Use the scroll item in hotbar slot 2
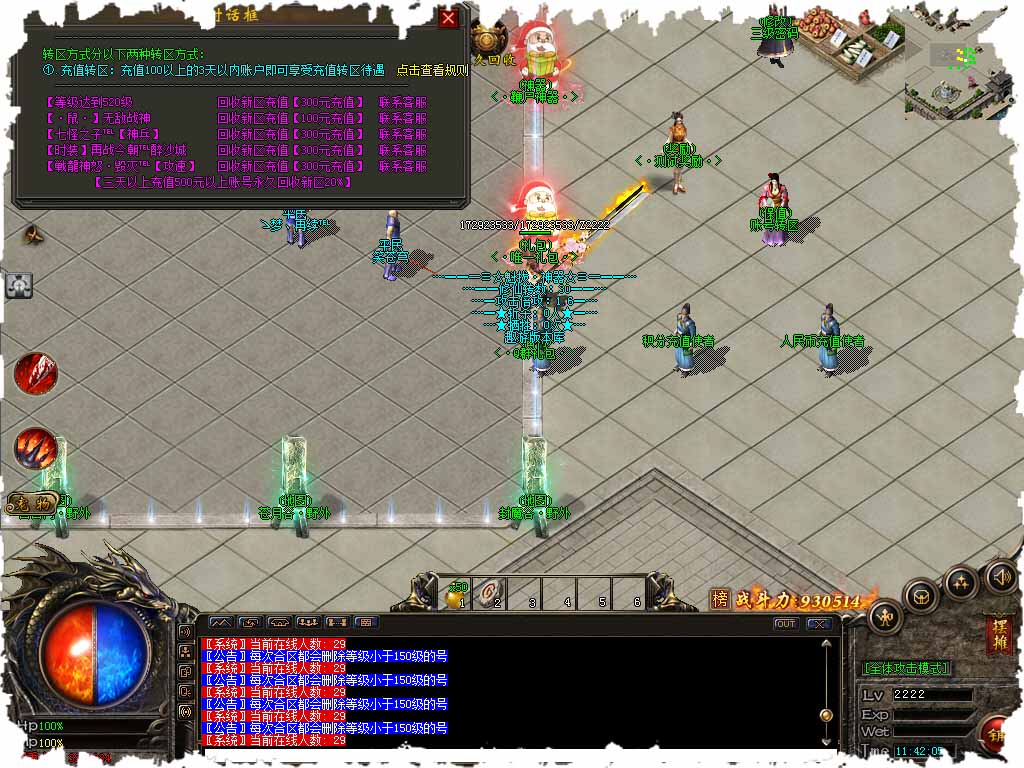Viewport: 1024px width, 768px height. (x=490, y=592)
